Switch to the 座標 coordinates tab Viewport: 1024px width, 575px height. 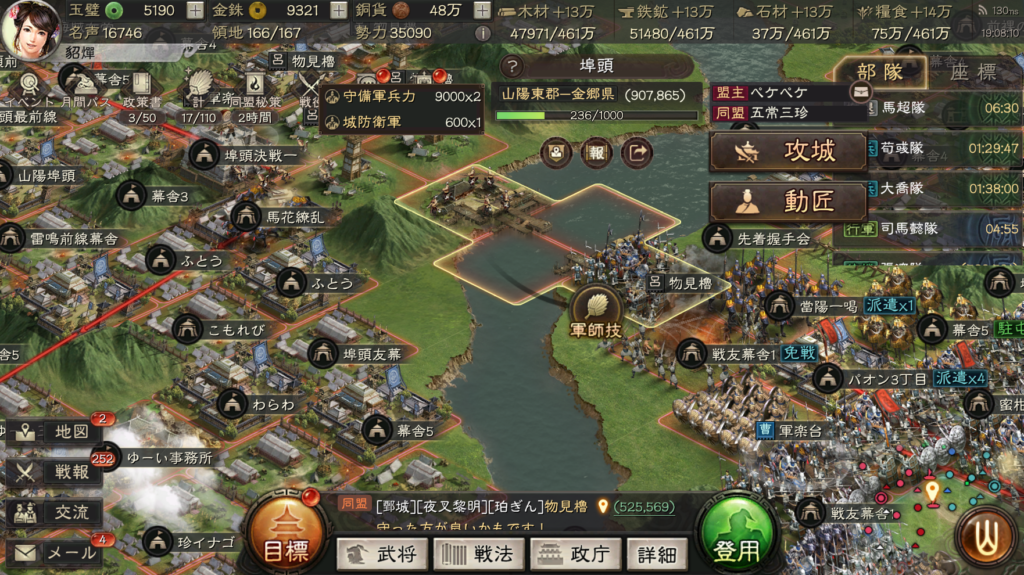[972, 73]
